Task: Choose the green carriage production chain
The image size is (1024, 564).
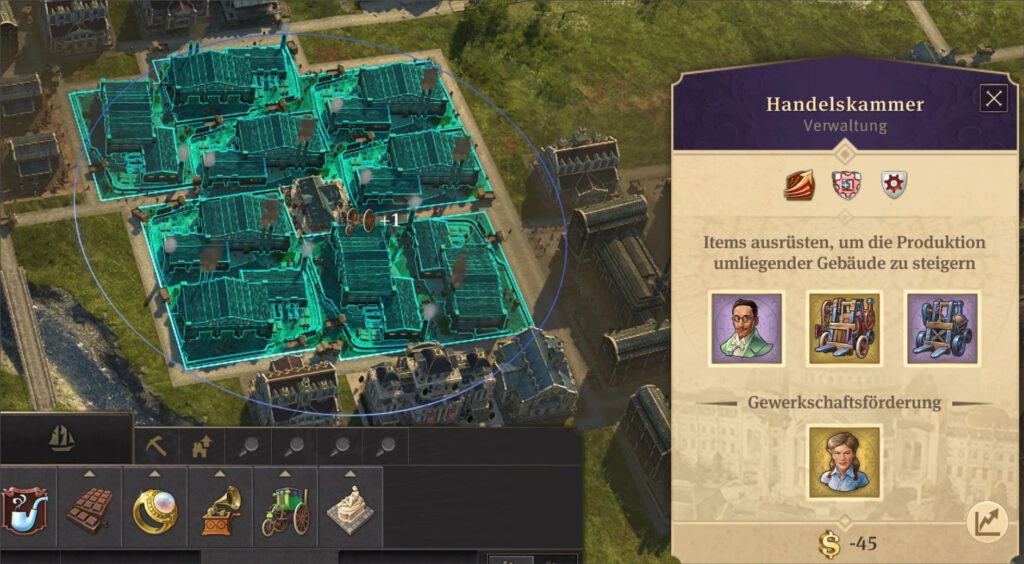Action: click(x=286, y=510)
